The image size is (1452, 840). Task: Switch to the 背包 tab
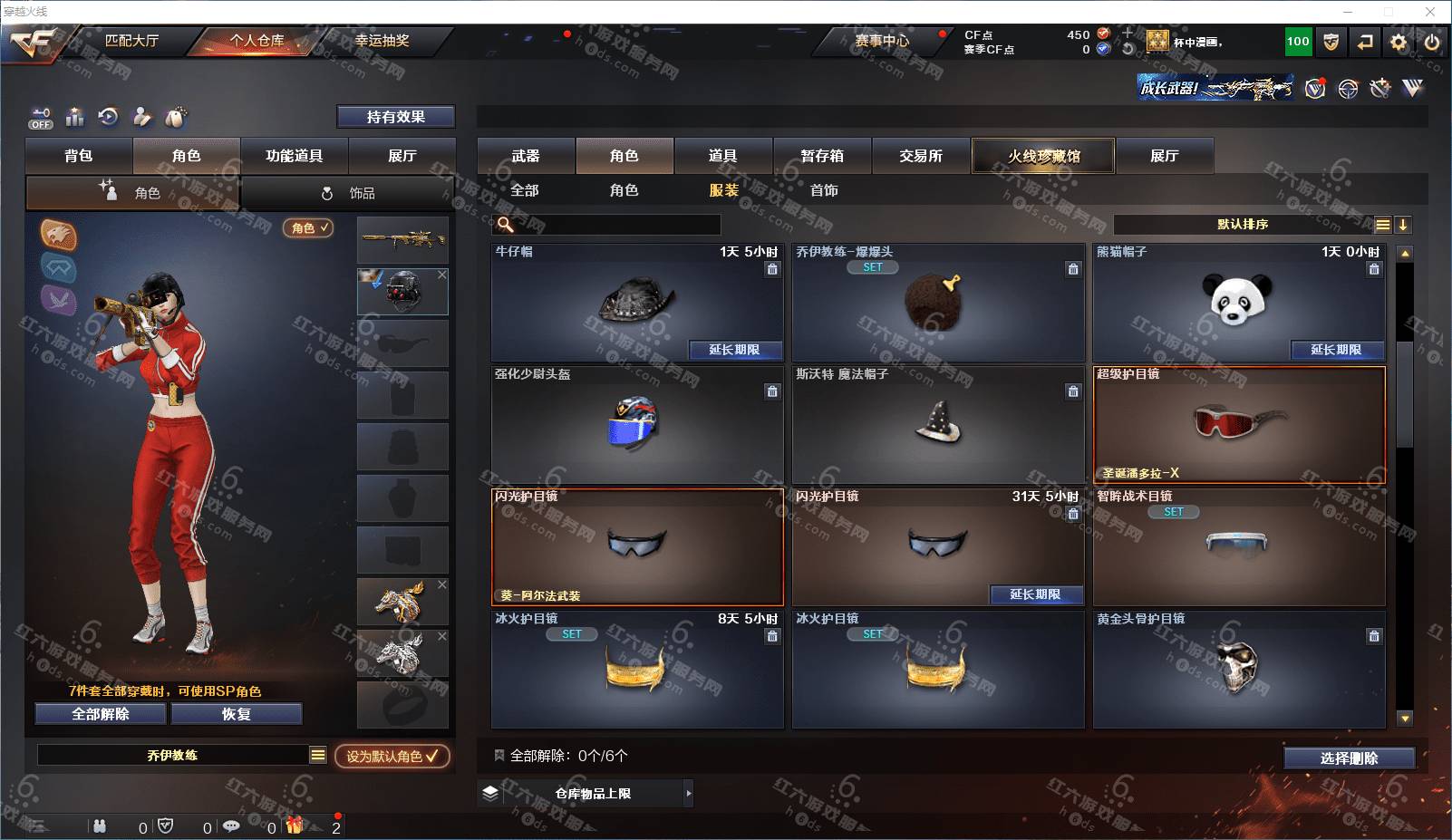pyautogui.click(x=79, y=156)
